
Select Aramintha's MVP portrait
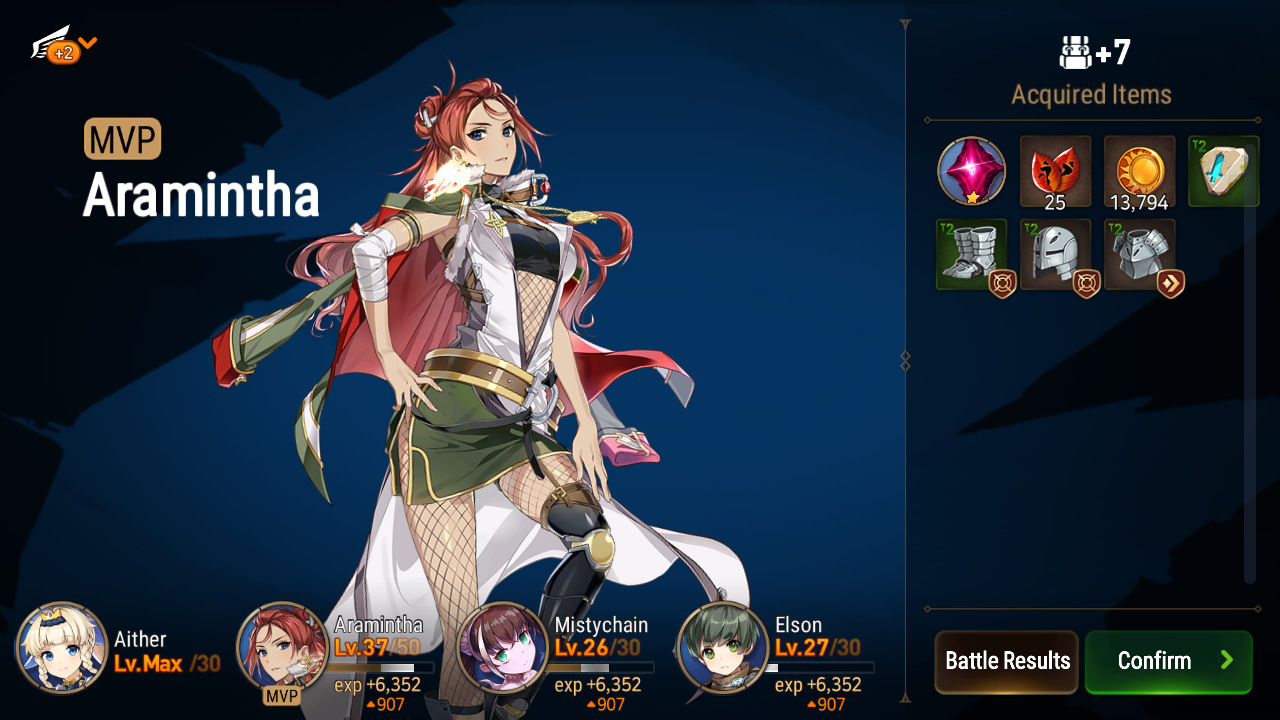coord(282,648)
